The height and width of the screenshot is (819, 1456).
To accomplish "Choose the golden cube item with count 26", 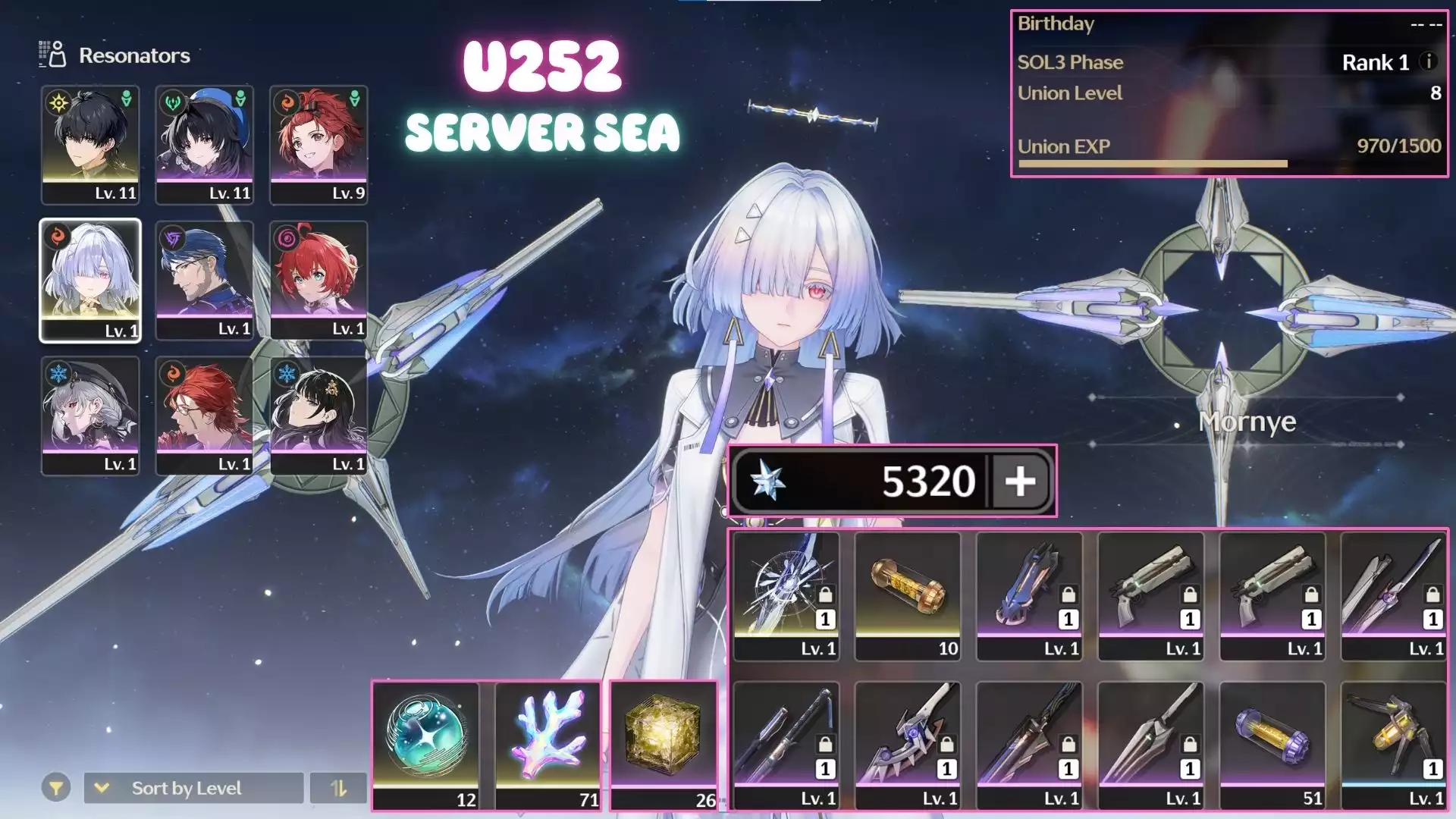I will 664,745.
